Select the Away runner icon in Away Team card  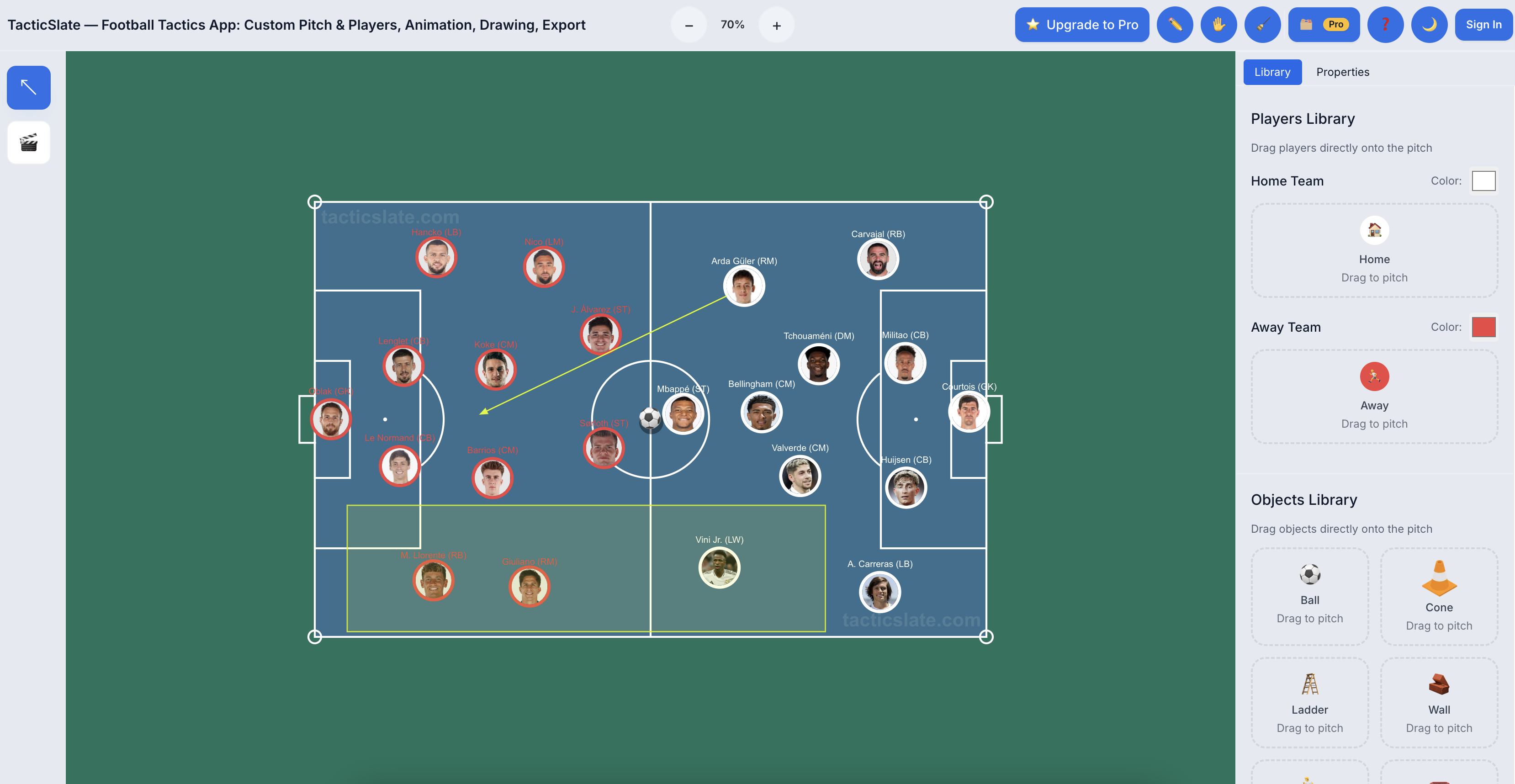pyautogui.click(x=1374, y=376)
